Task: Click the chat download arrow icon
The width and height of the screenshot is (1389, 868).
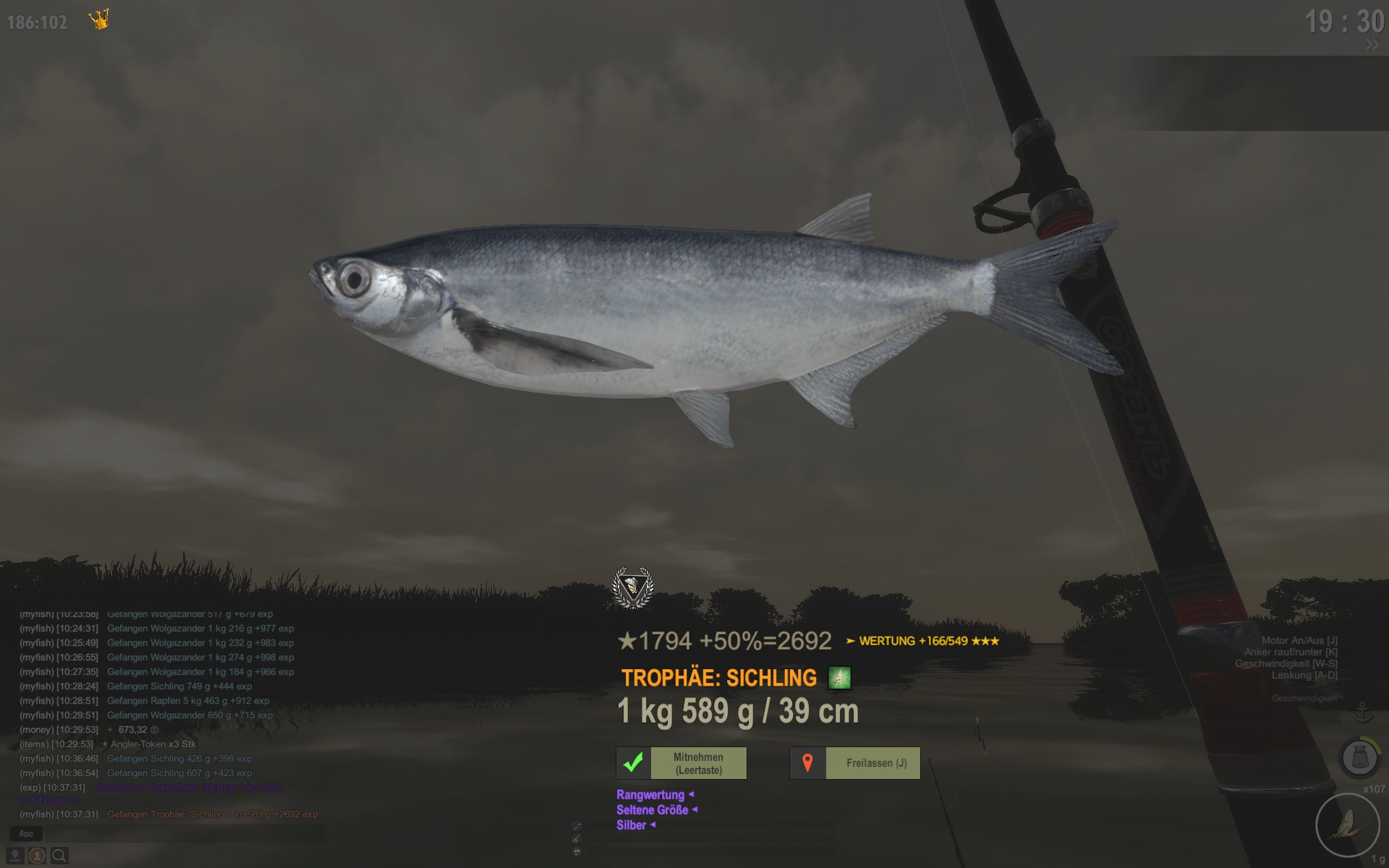Action: point(15,856)
